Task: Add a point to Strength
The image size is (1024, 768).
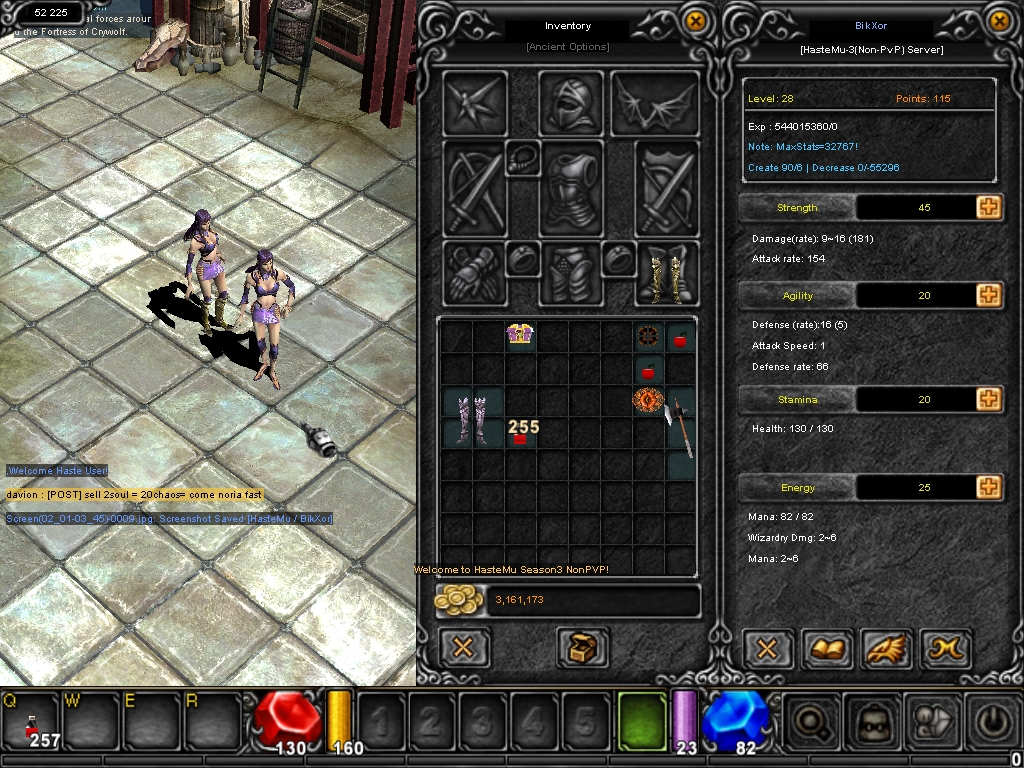Action: click(988, 207)
